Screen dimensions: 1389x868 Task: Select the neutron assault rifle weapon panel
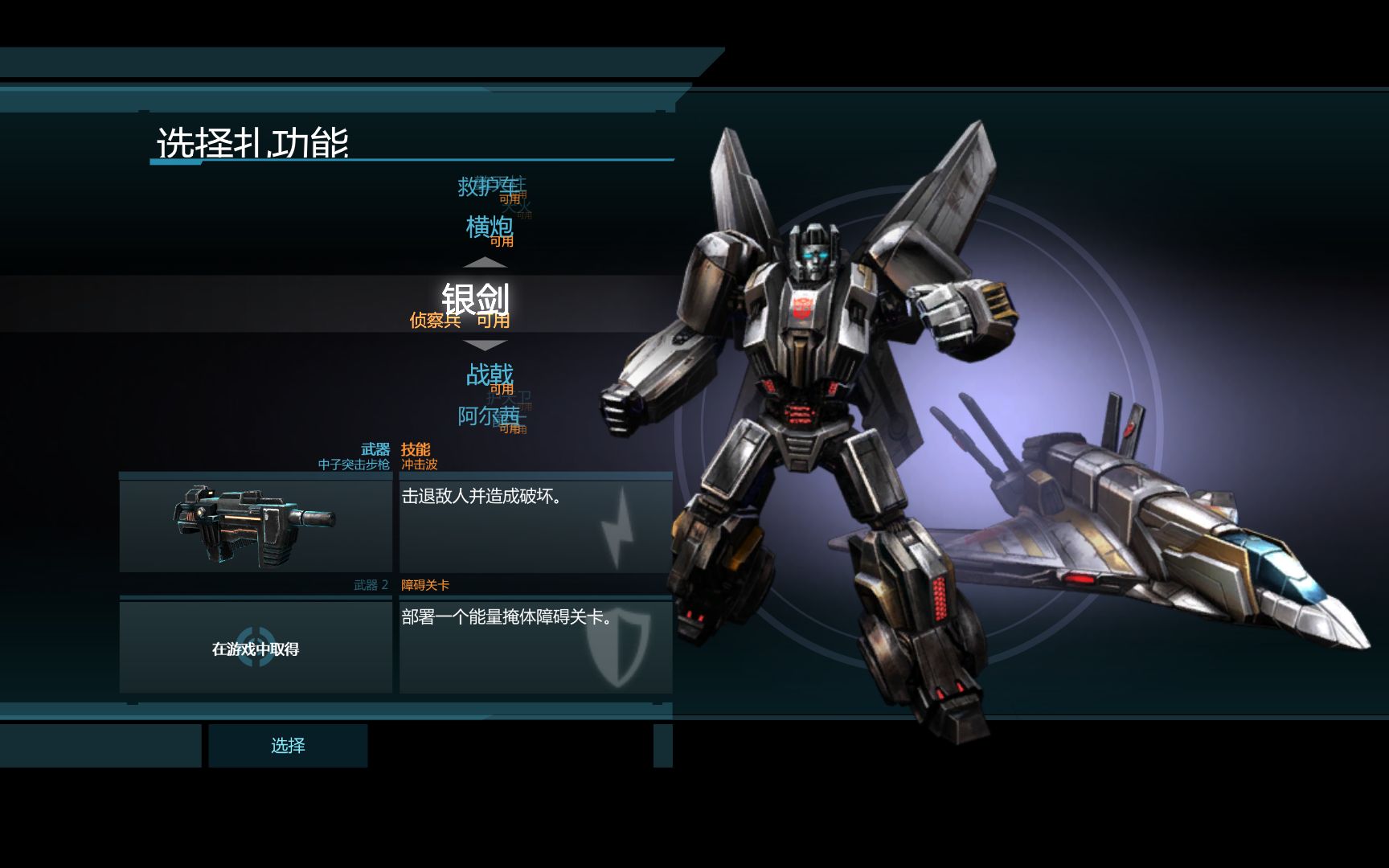pos(256,524)
